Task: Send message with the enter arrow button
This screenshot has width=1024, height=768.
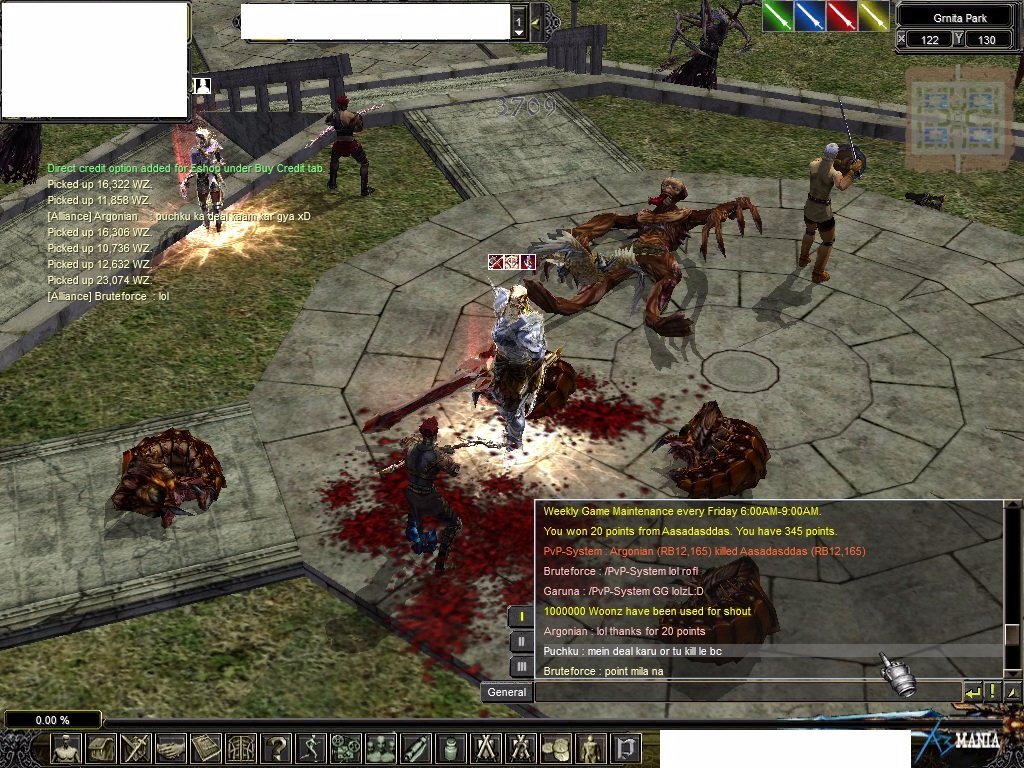Action: tap(972, 692)
